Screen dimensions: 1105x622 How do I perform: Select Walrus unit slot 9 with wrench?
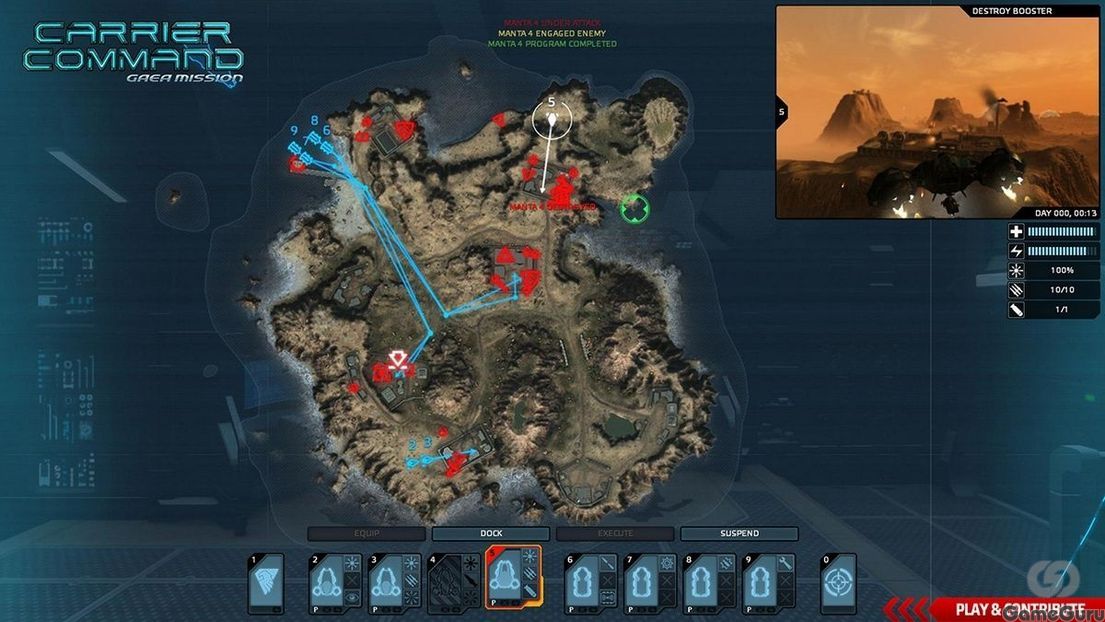coord(768,584)
